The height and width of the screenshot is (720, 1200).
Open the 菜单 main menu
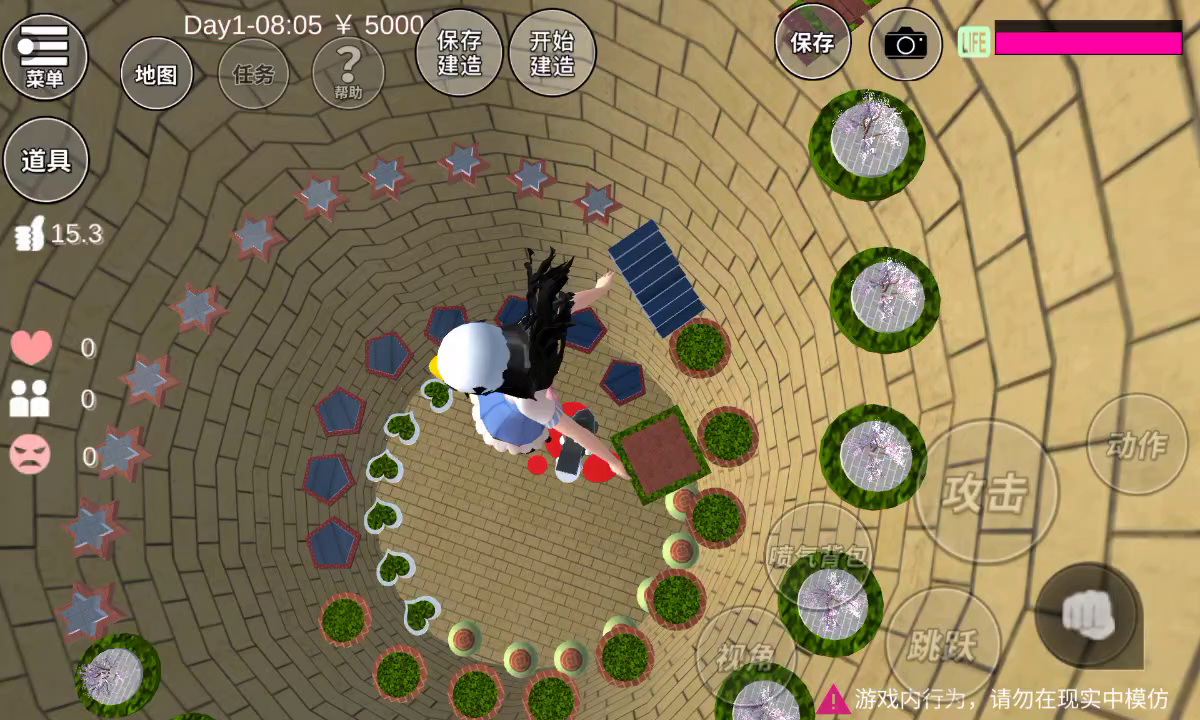(x=45, y=56)
